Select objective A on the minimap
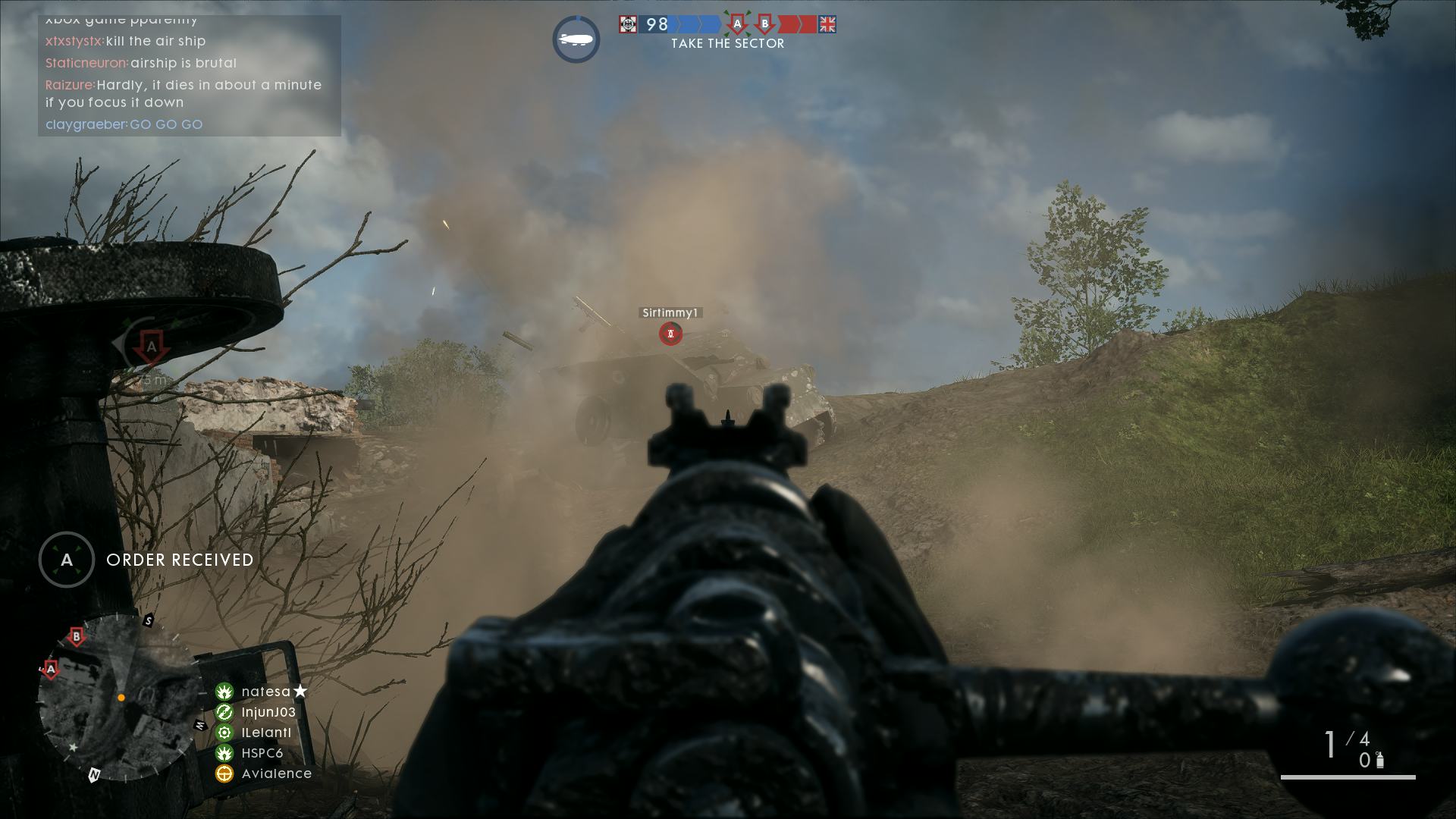 coord(51,670)
